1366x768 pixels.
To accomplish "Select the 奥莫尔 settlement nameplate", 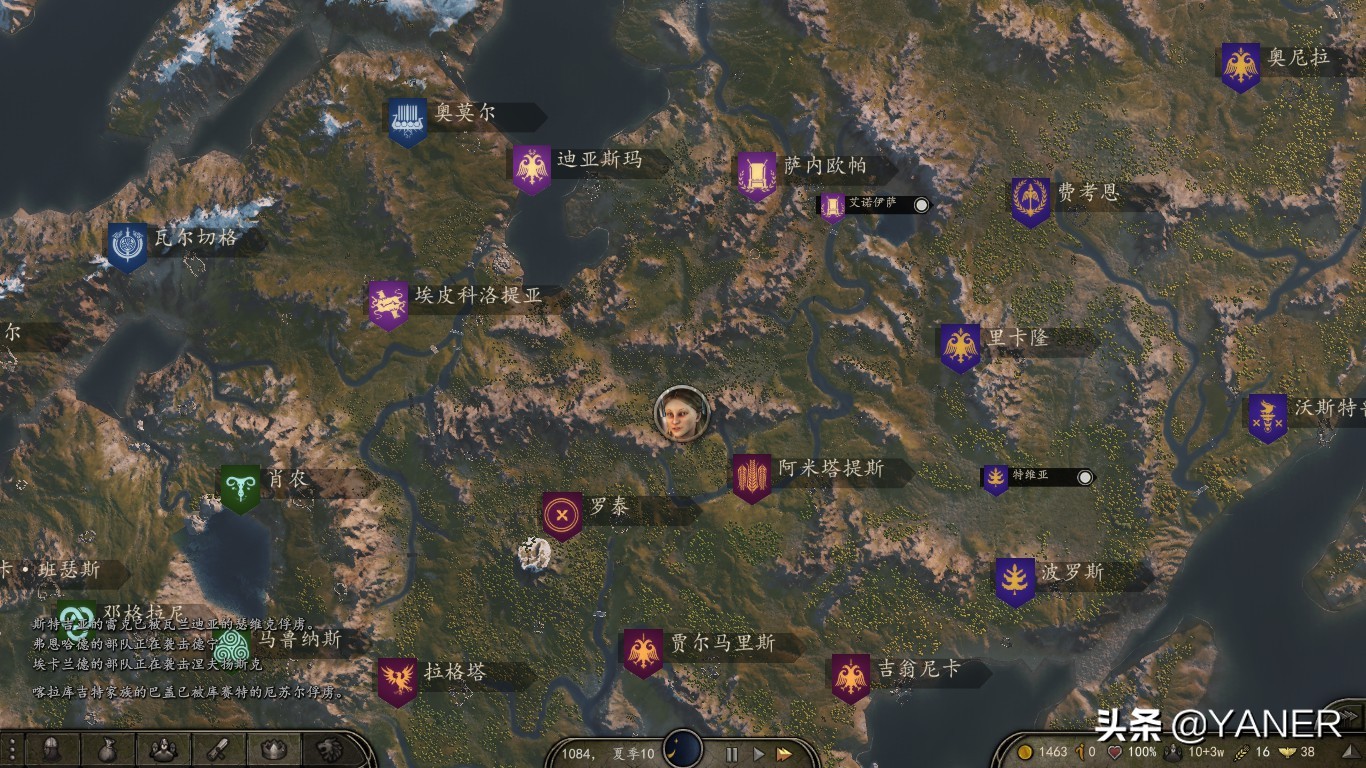I will [x=465, y=114].
